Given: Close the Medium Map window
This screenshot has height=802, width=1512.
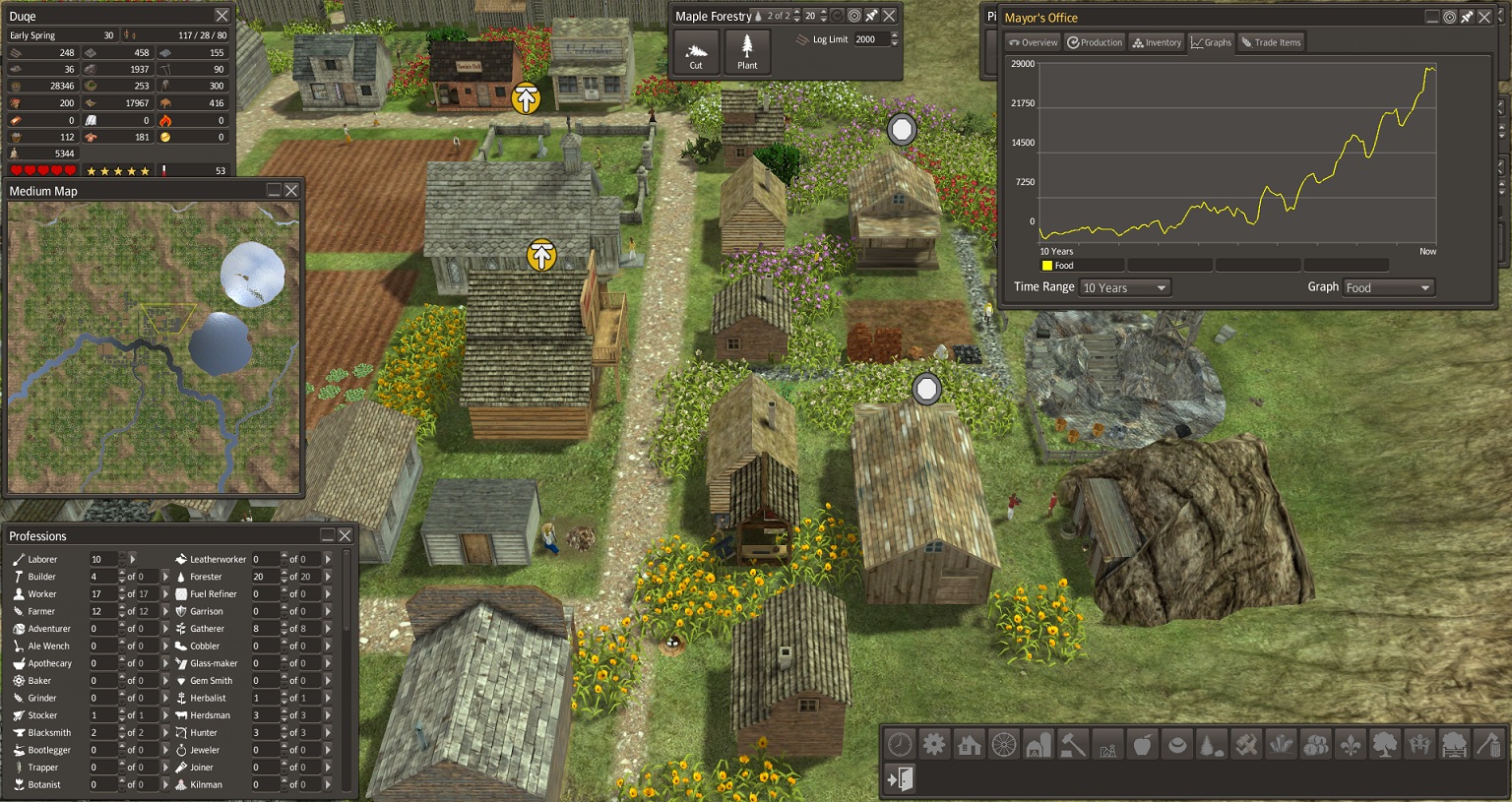Looking at the screenshot, I should pyautogui.click(x=291, y=190).
